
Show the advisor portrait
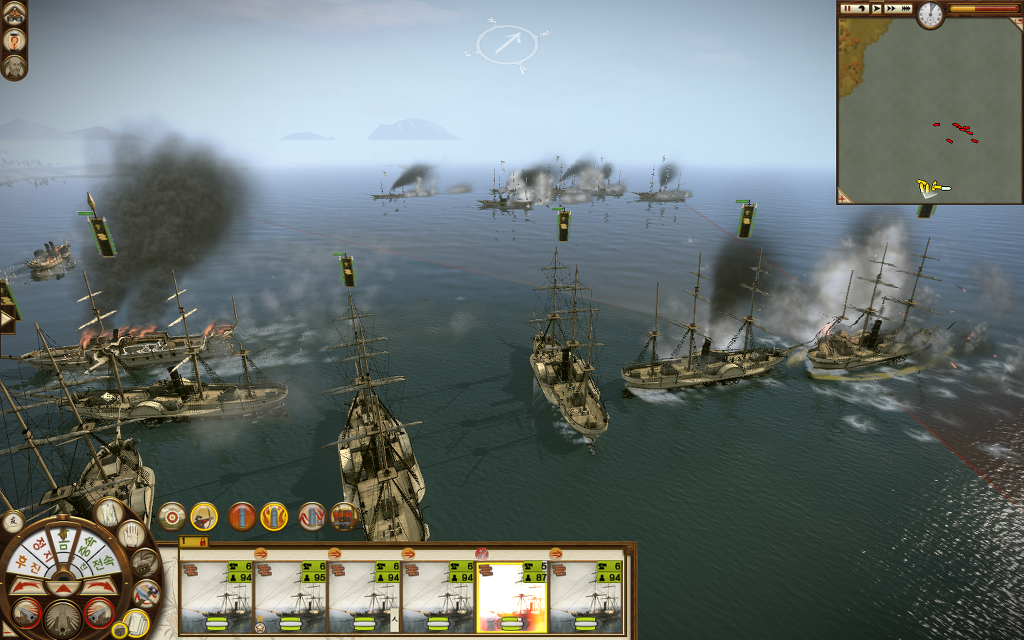[14, 67]
